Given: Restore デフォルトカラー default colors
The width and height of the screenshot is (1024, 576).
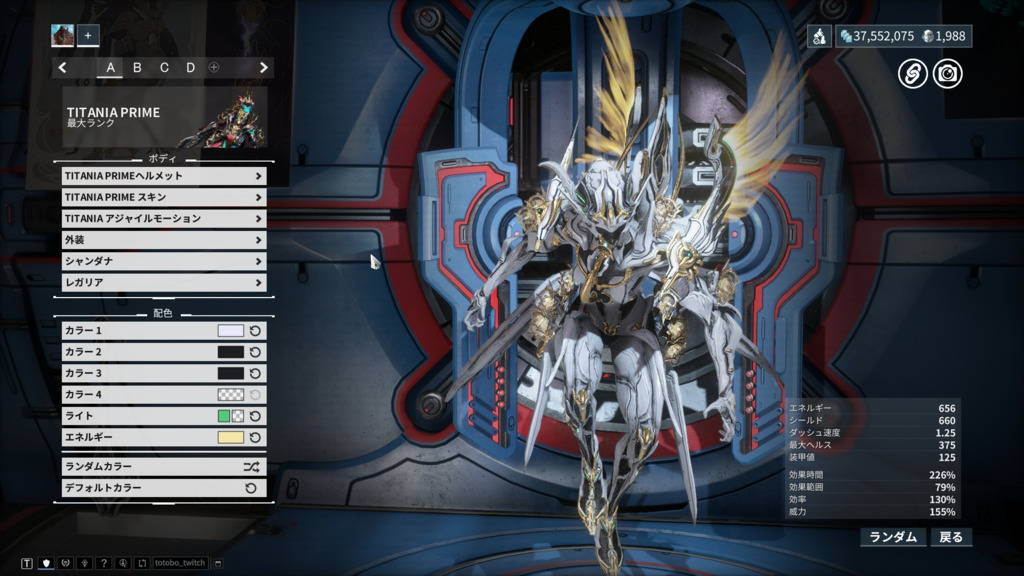Looking at the screenshot, I should click(160, 488).
